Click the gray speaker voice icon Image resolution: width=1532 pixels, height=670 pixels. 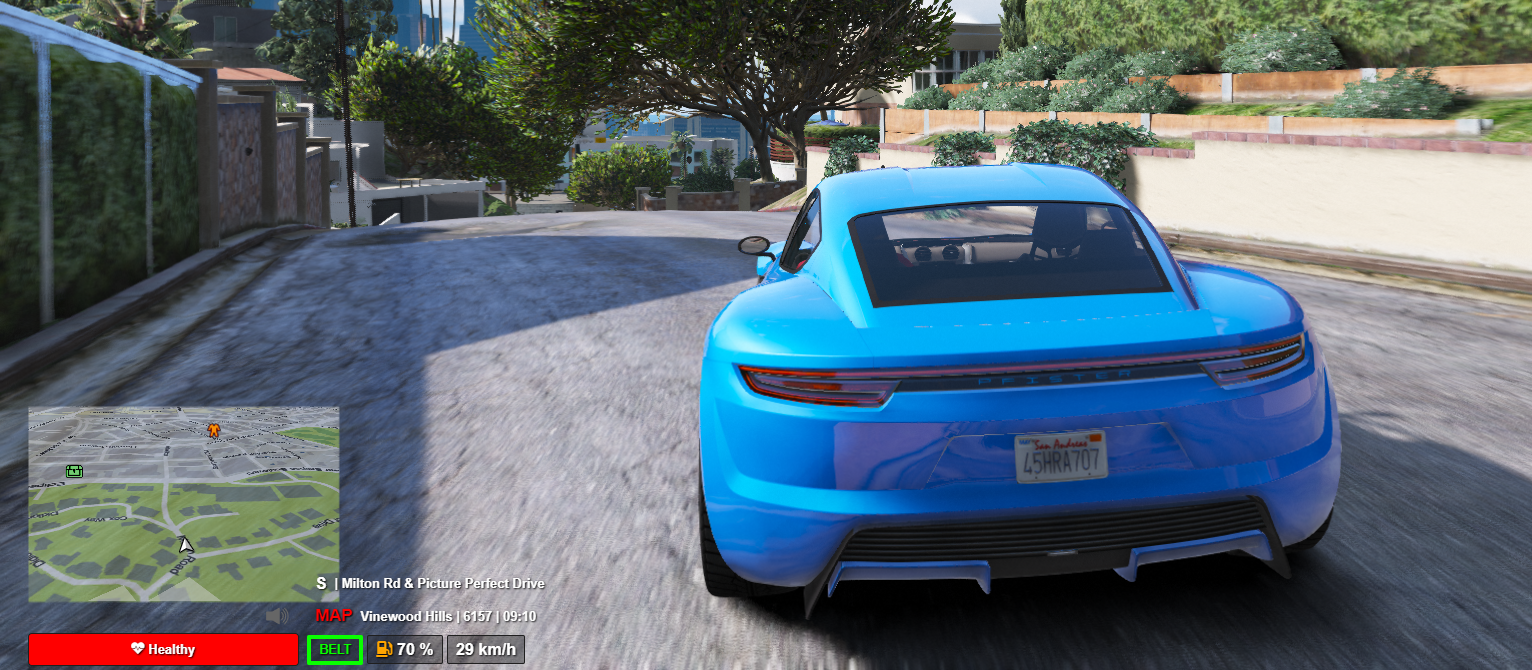tap(277, 616)
